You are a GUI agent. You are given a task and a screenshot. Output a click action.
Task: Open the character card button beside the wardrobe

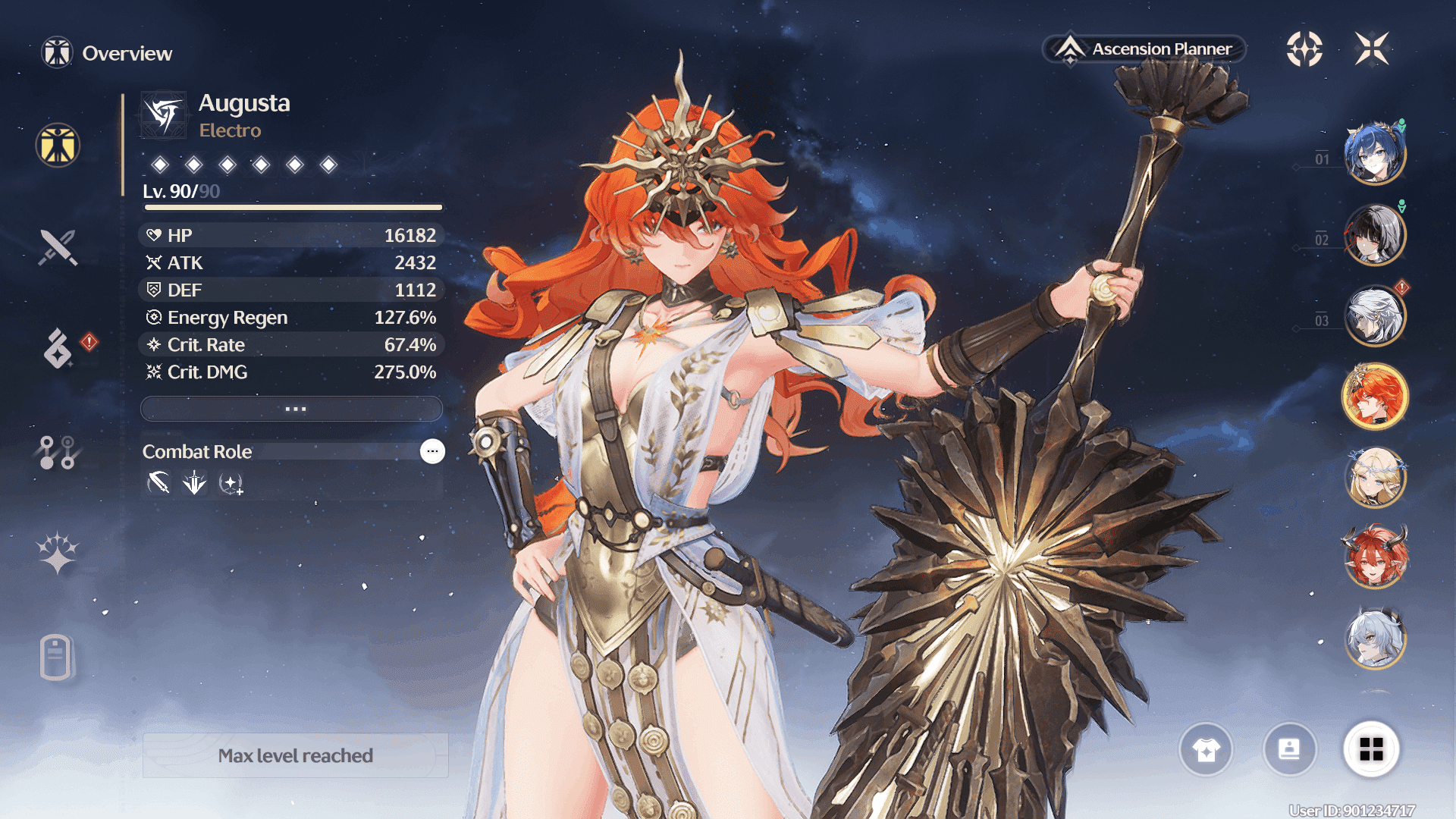(1289, 750)
